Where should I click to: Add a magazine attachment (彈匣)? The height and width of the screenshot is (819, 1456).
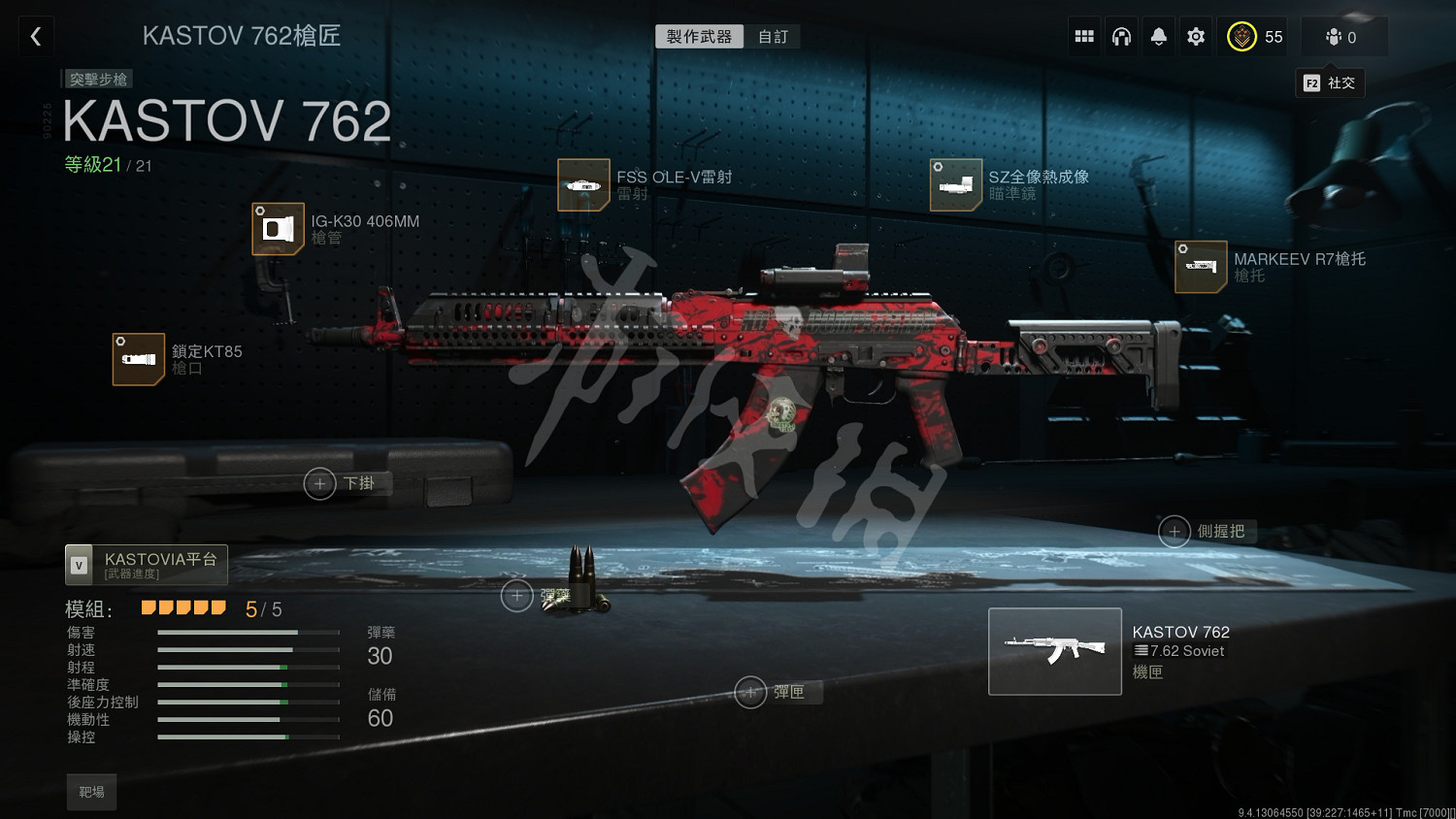click(x=750, y=692)
